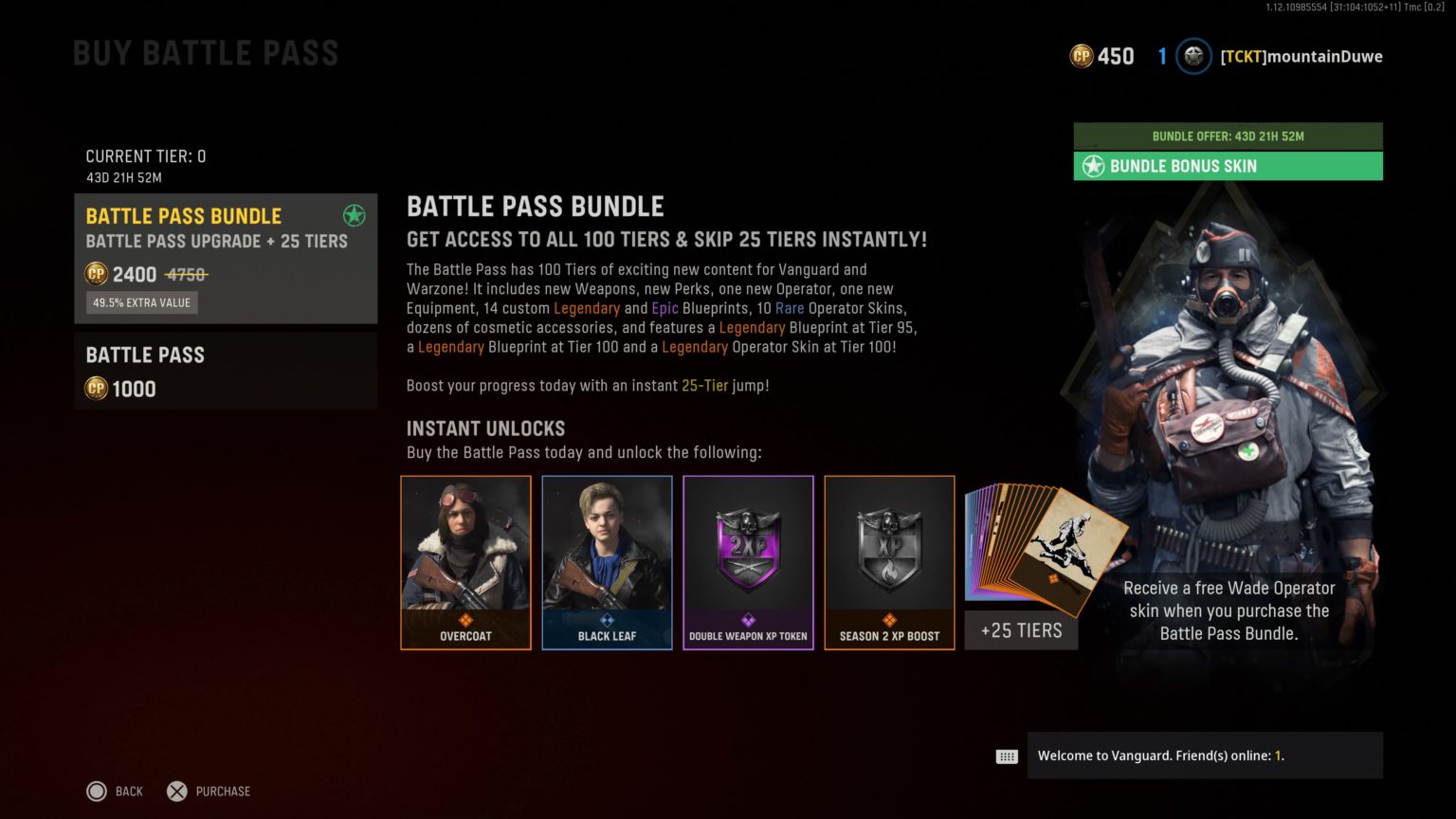The image size is (1456, 819).
Task: Click the friends online count link
Action: click(1280, 755)
